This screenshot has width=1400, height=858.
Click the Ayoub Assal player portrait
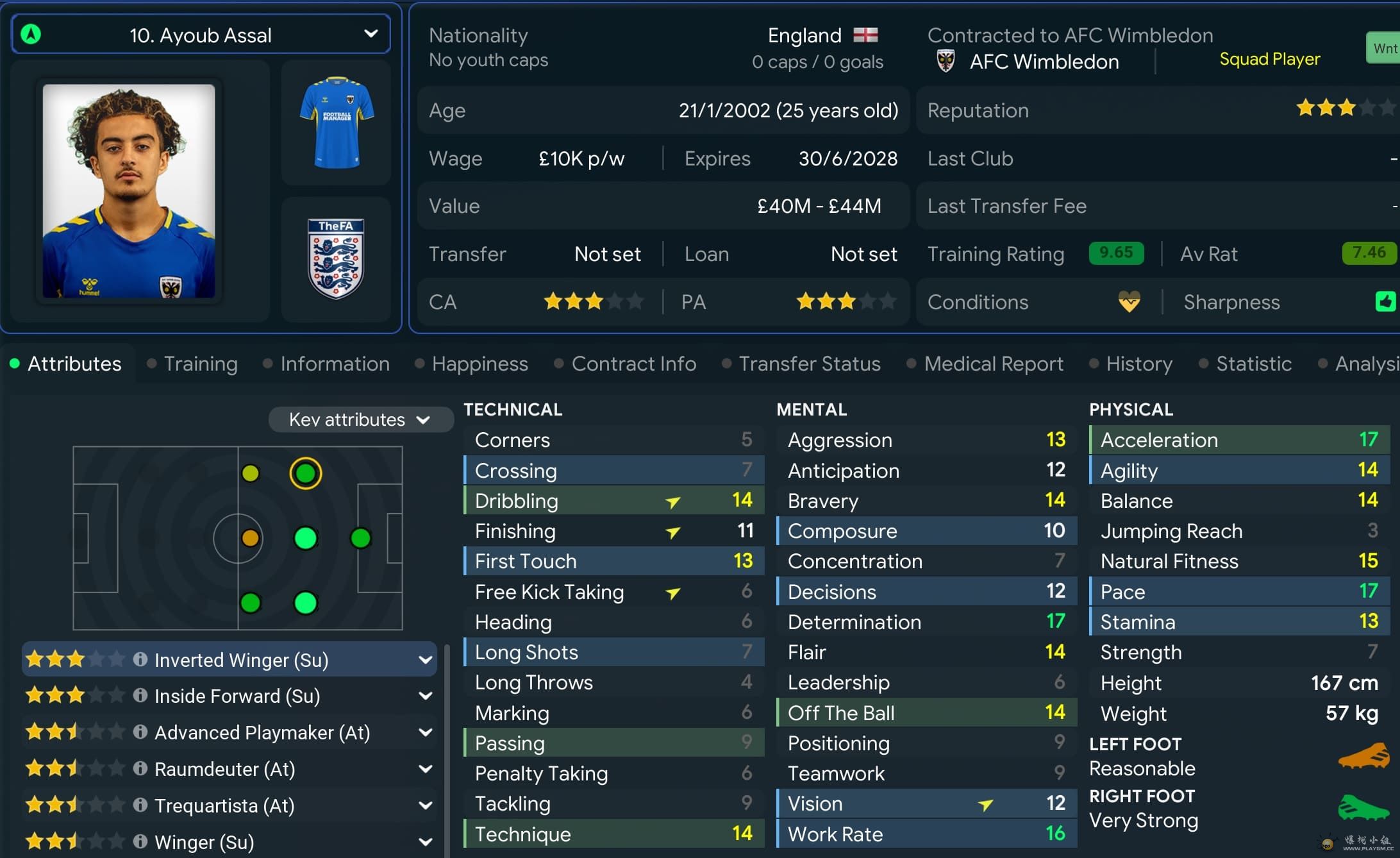click(x=129, y=191)
